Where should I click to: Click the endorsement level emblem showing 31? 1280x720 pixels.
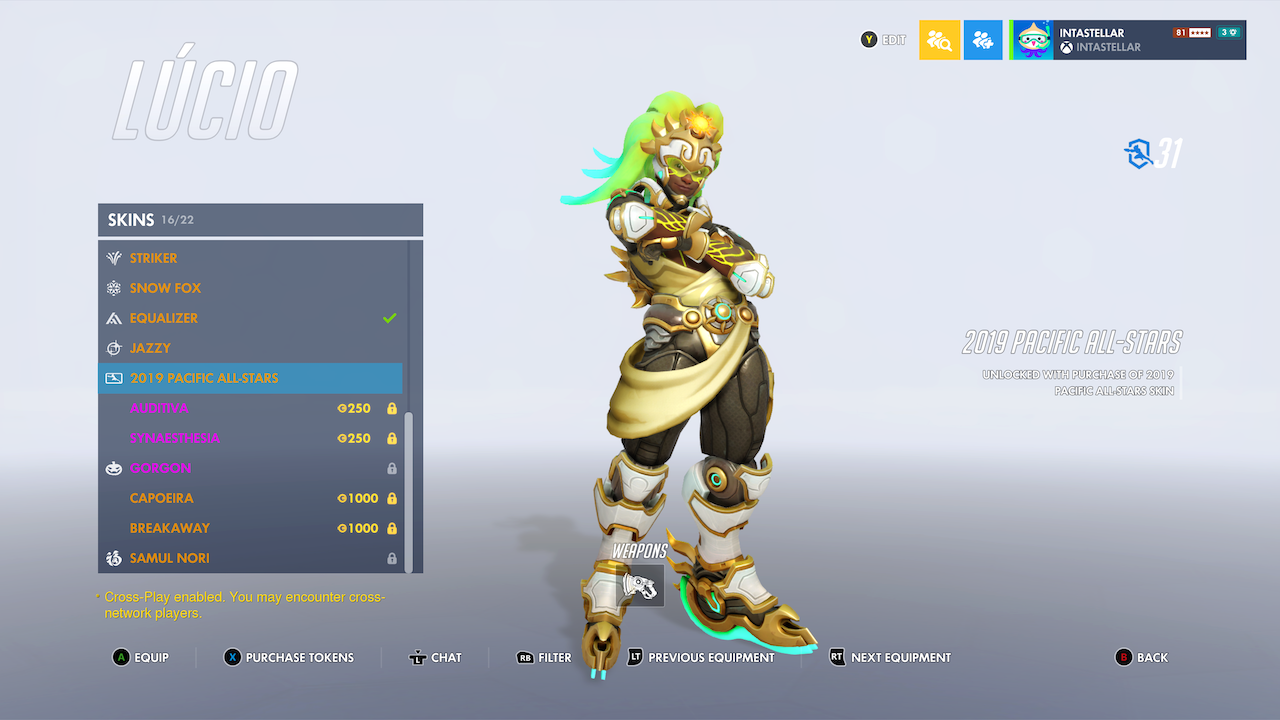click(1136, 154)
